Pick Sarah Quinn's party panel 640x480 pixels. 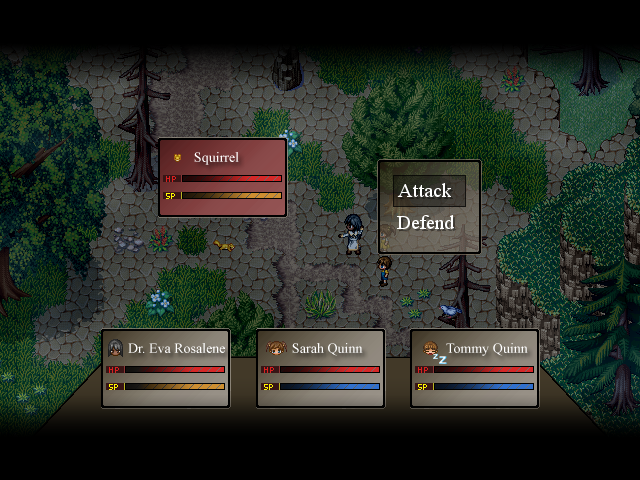pos(320,368)
